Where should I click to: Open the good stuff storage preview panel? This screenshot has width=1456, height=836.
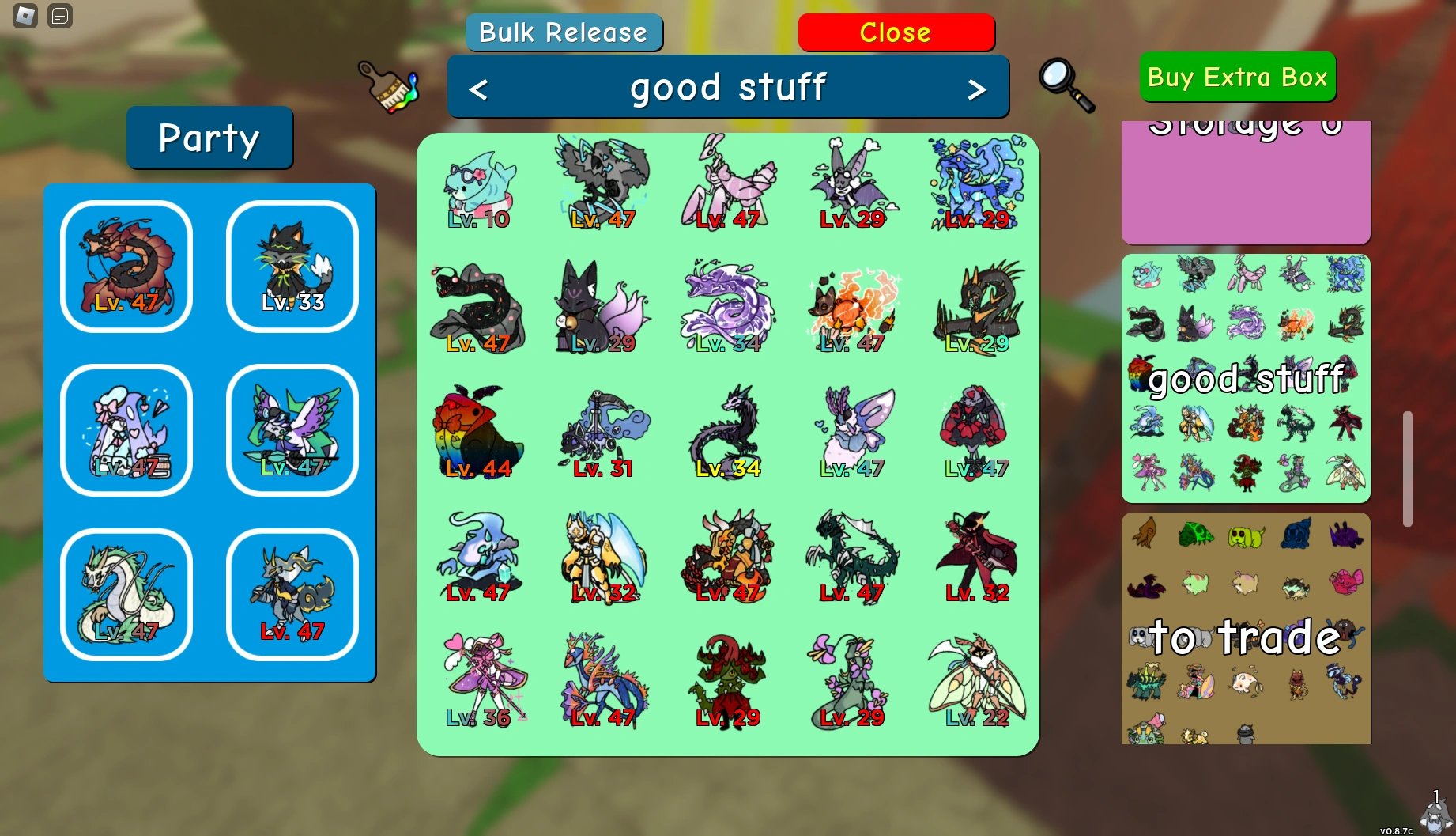[1246, 378]
